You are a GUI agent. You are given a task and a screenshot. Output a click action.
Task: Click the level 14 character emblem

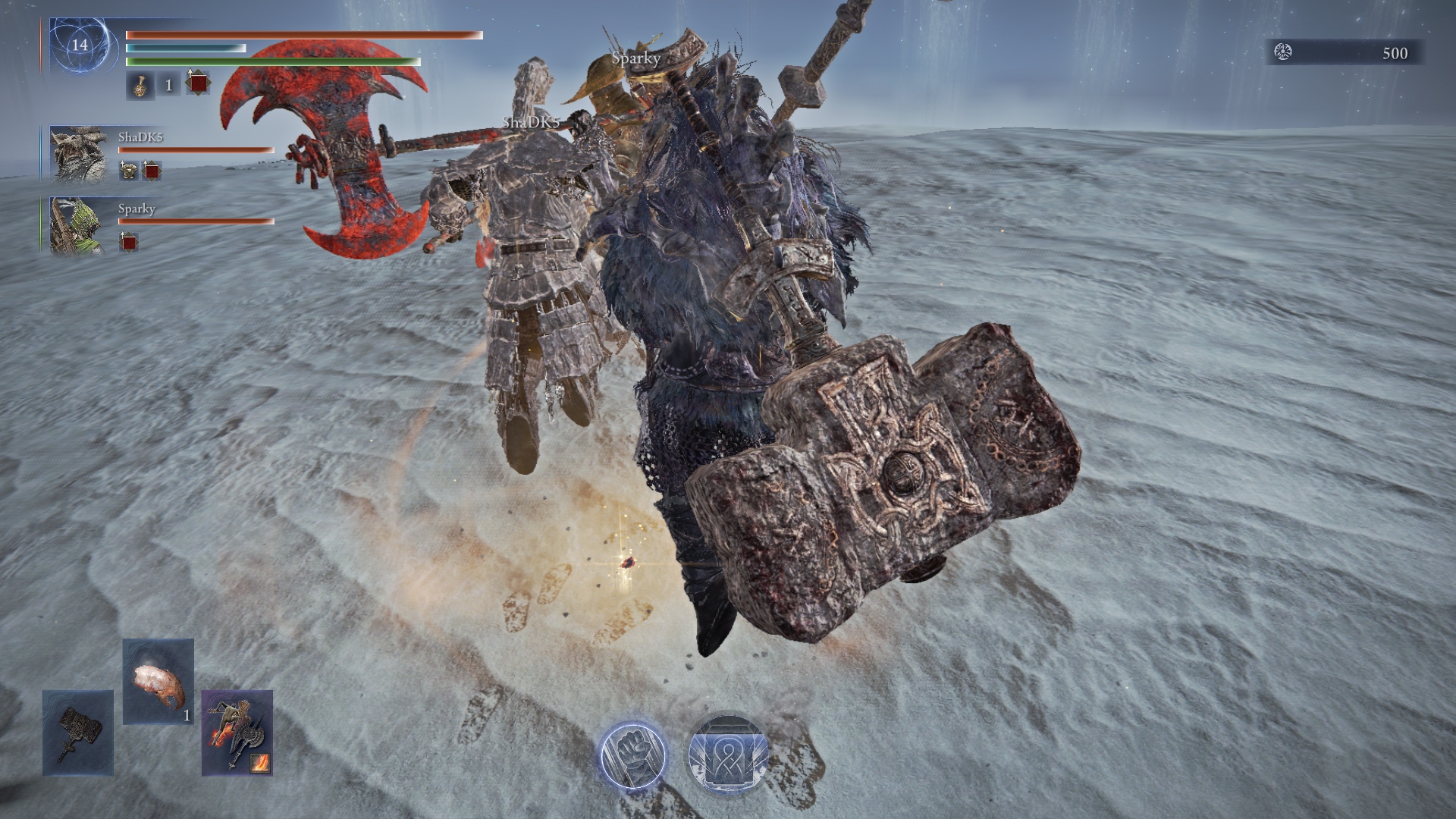click(x=80, y=45)
